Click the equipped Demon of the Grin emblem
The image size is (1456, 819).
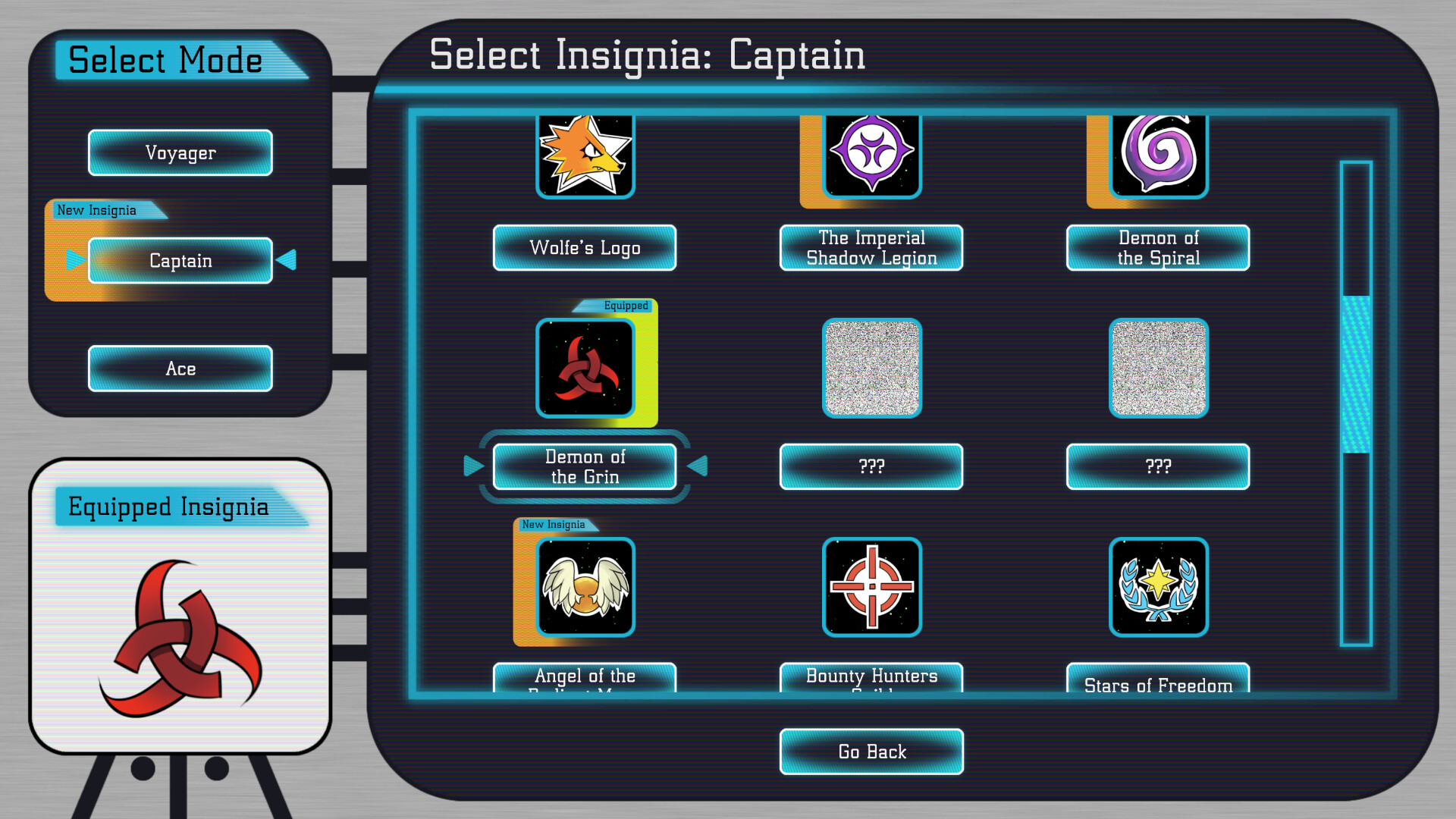[584, 369]
